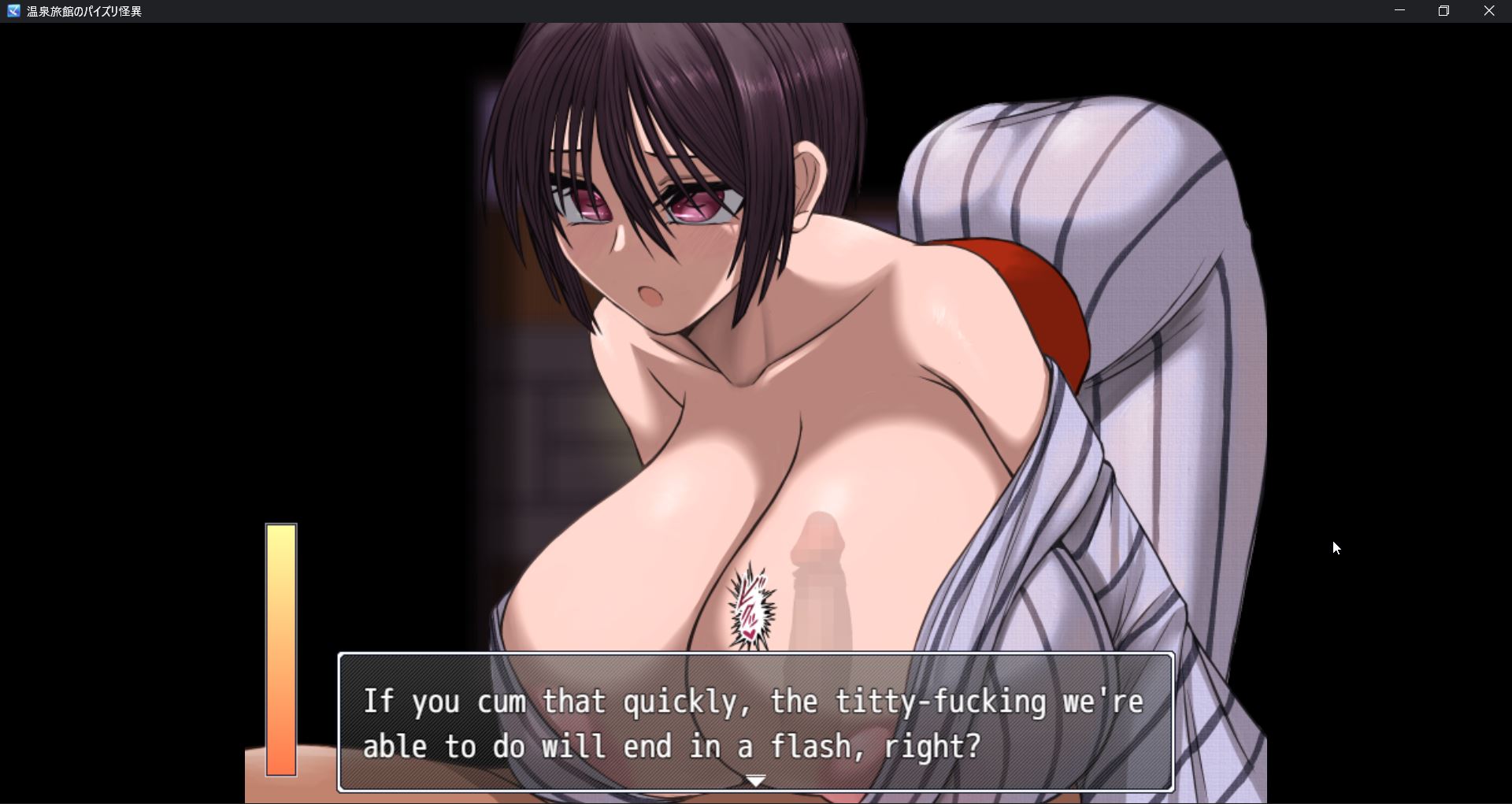Click the white continue arrow in dialogue box
The image size is (1512, 804).
click(755, 780)
